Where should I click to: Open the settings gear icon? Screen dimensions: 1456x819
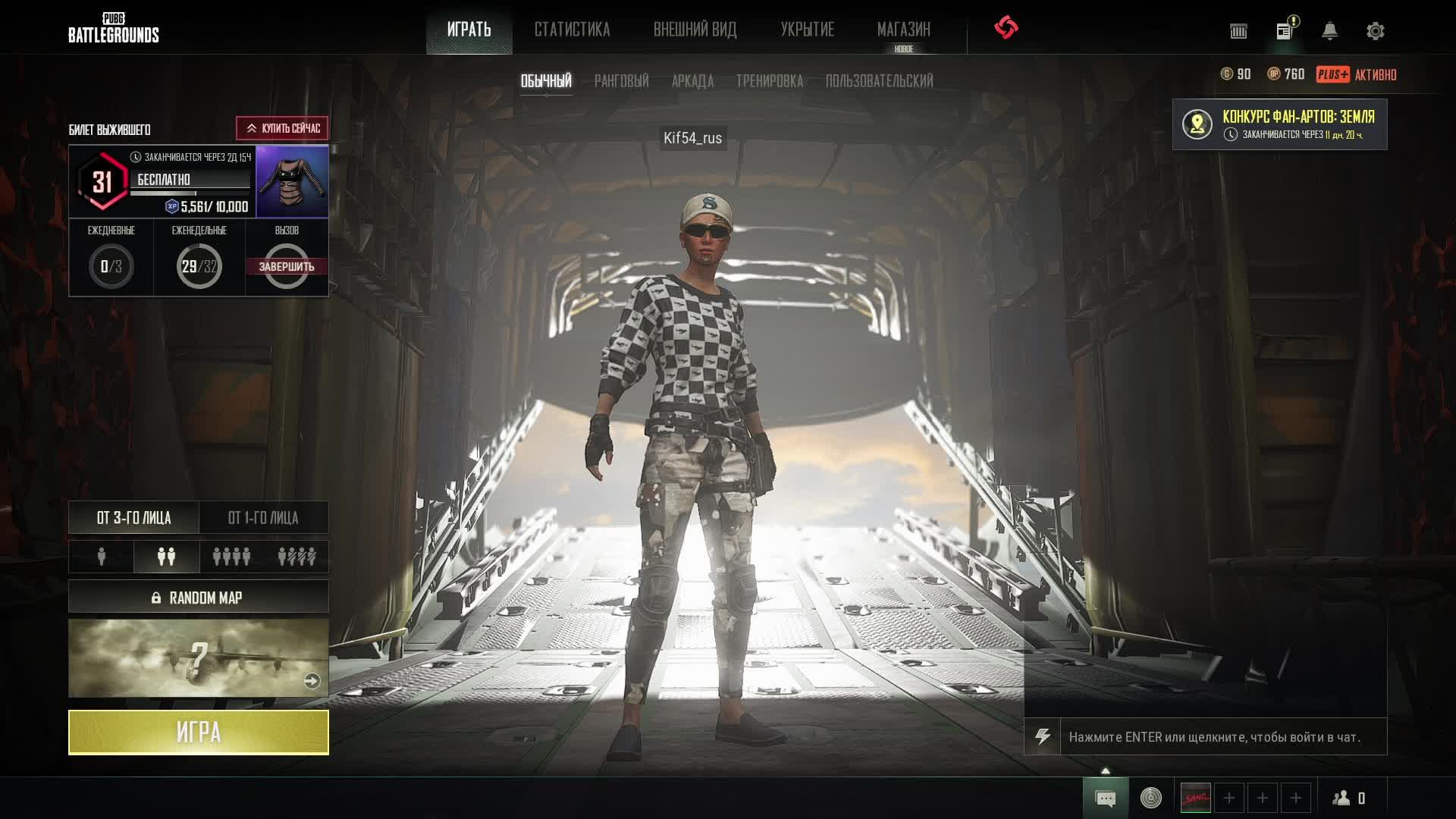click(1375, 30)
